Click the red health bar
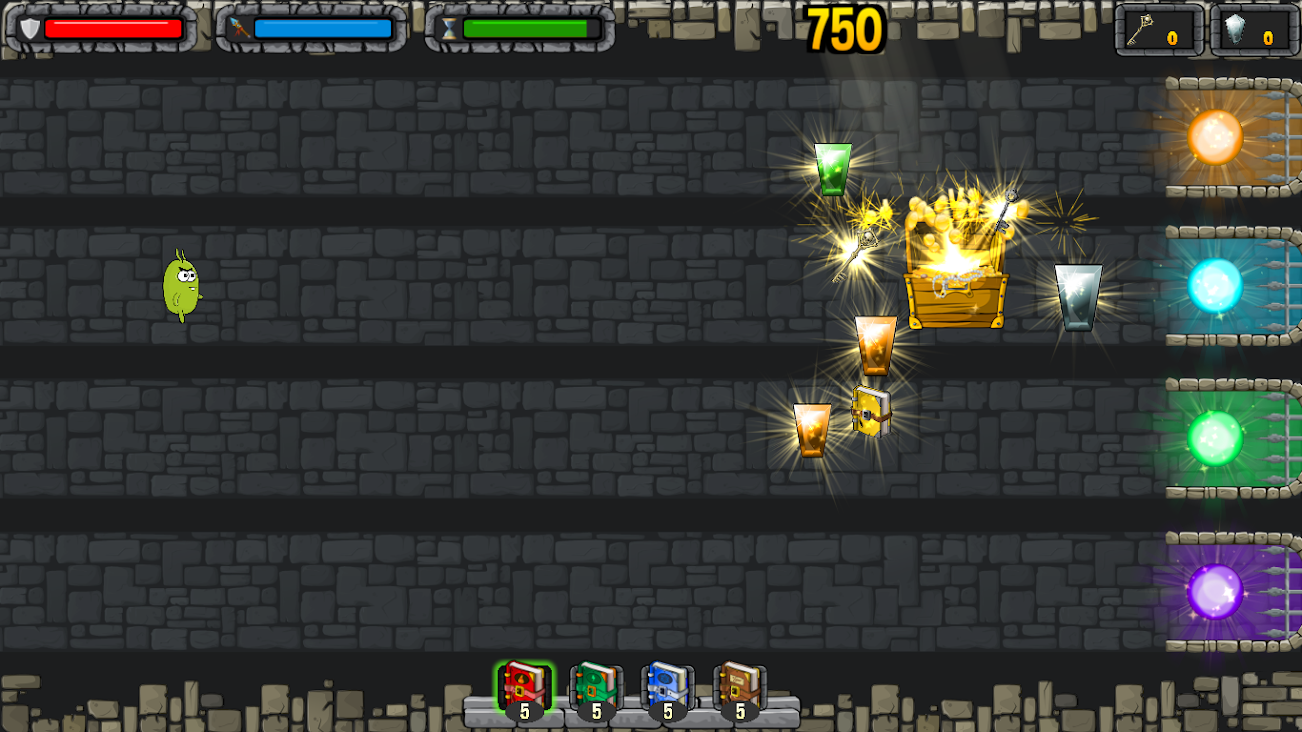The height and width of the screenshot is (732, 1302). coord(115,28)
